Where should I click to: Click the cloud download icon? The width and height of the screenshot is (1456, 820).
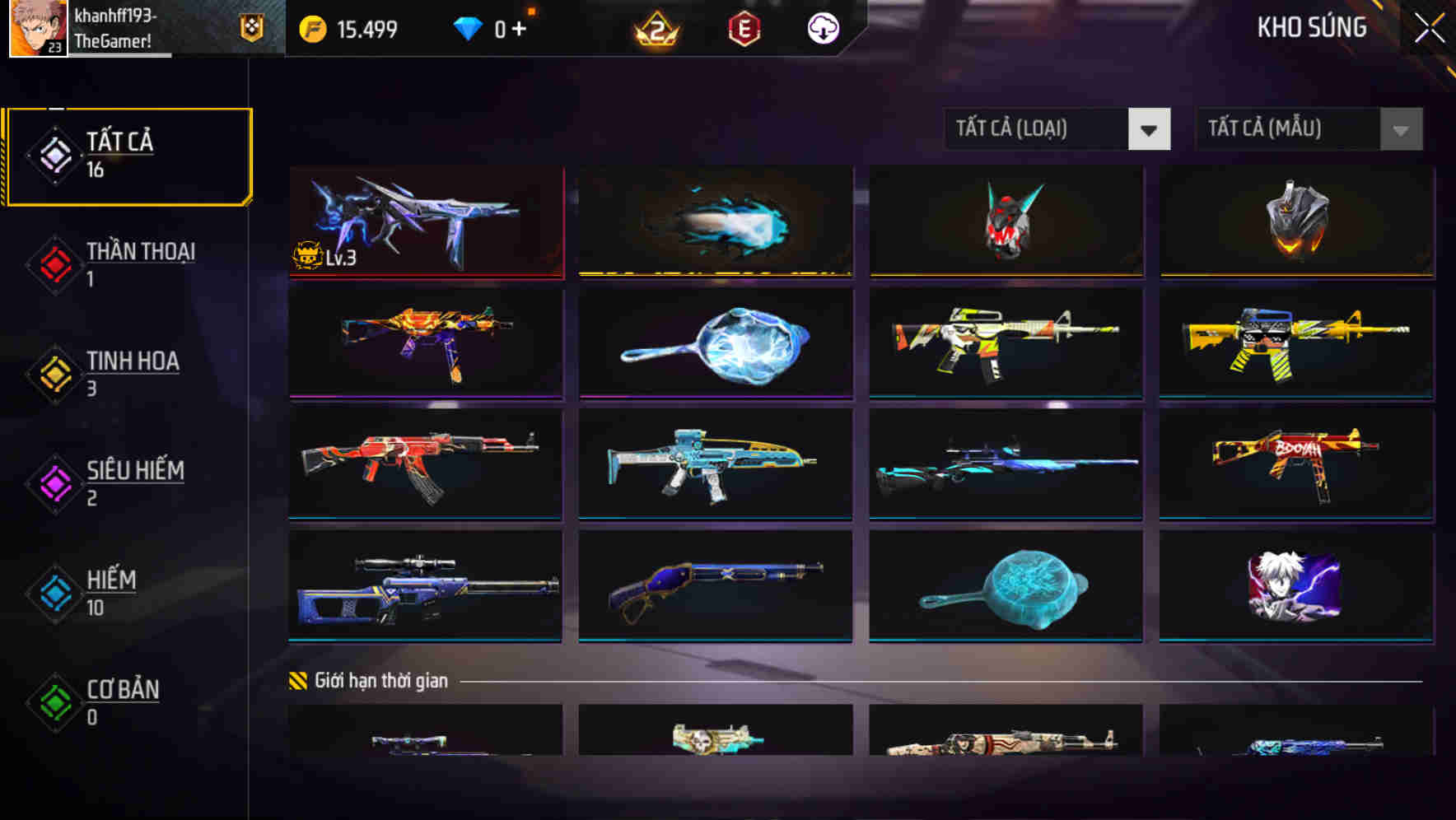[x=821, y=29]
